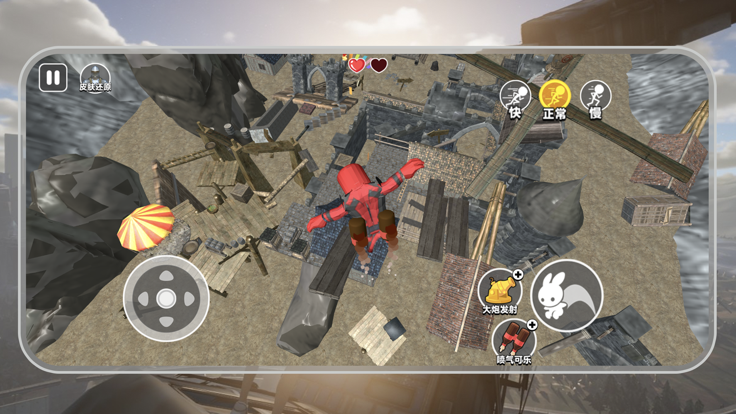Activate the 大炮发射 cannon launch item
This screenshot has height=414, width=736.
click(x=499, y=288)
